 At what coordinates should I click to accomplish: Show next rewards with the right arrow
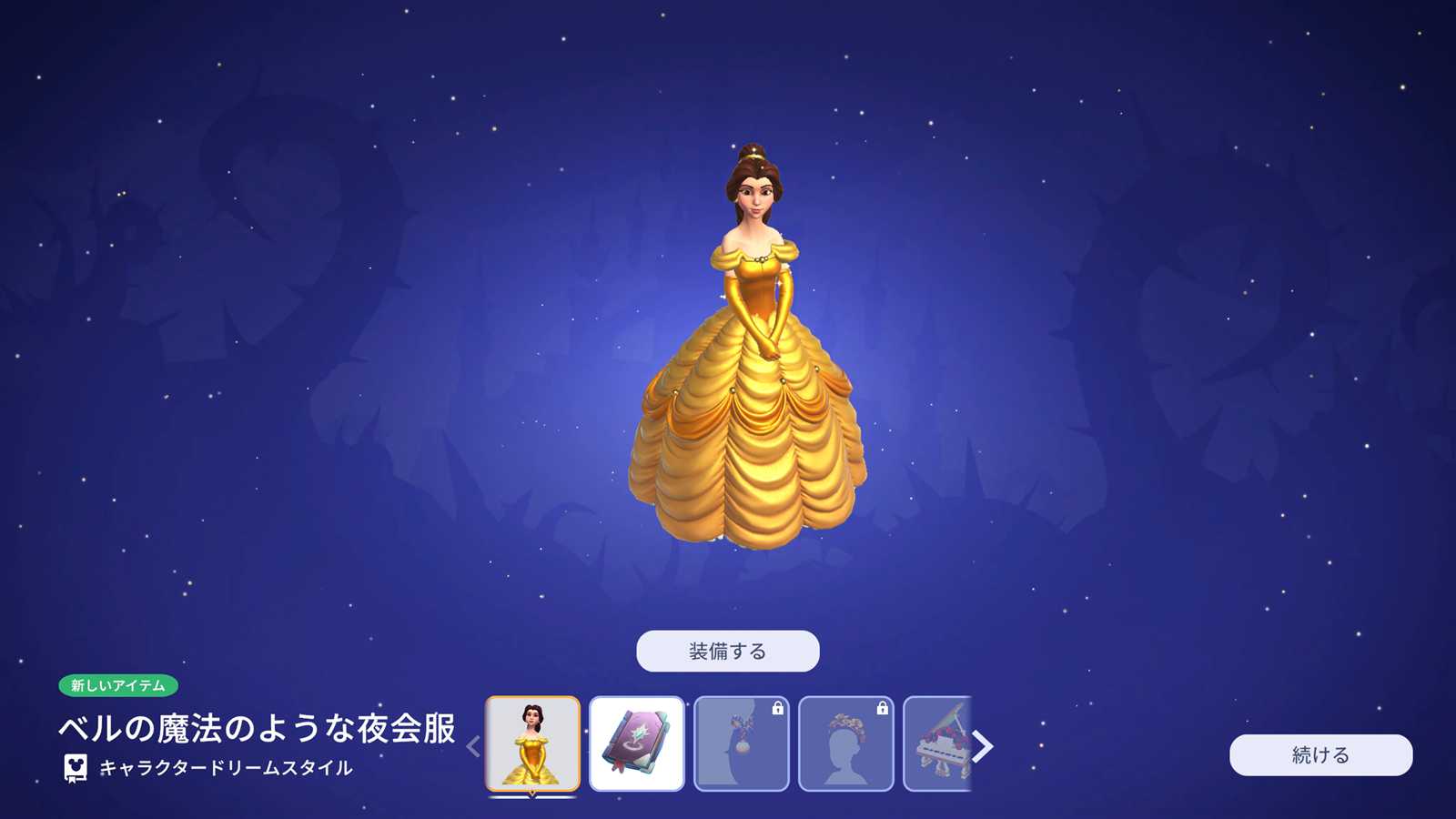click(x=983, y=746)
